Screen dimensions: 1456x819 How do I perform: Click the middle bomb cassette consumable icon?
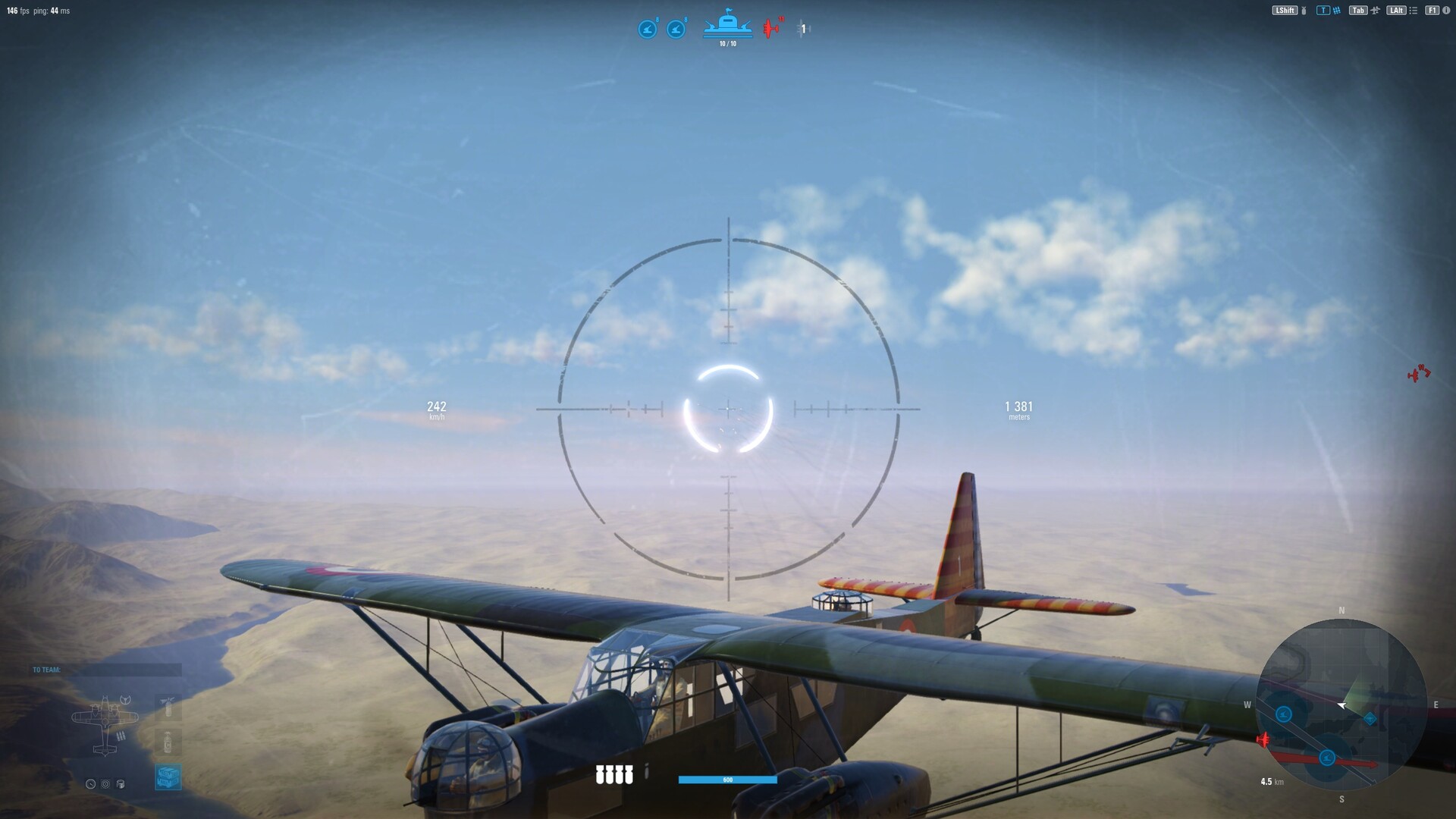[168, 742]
